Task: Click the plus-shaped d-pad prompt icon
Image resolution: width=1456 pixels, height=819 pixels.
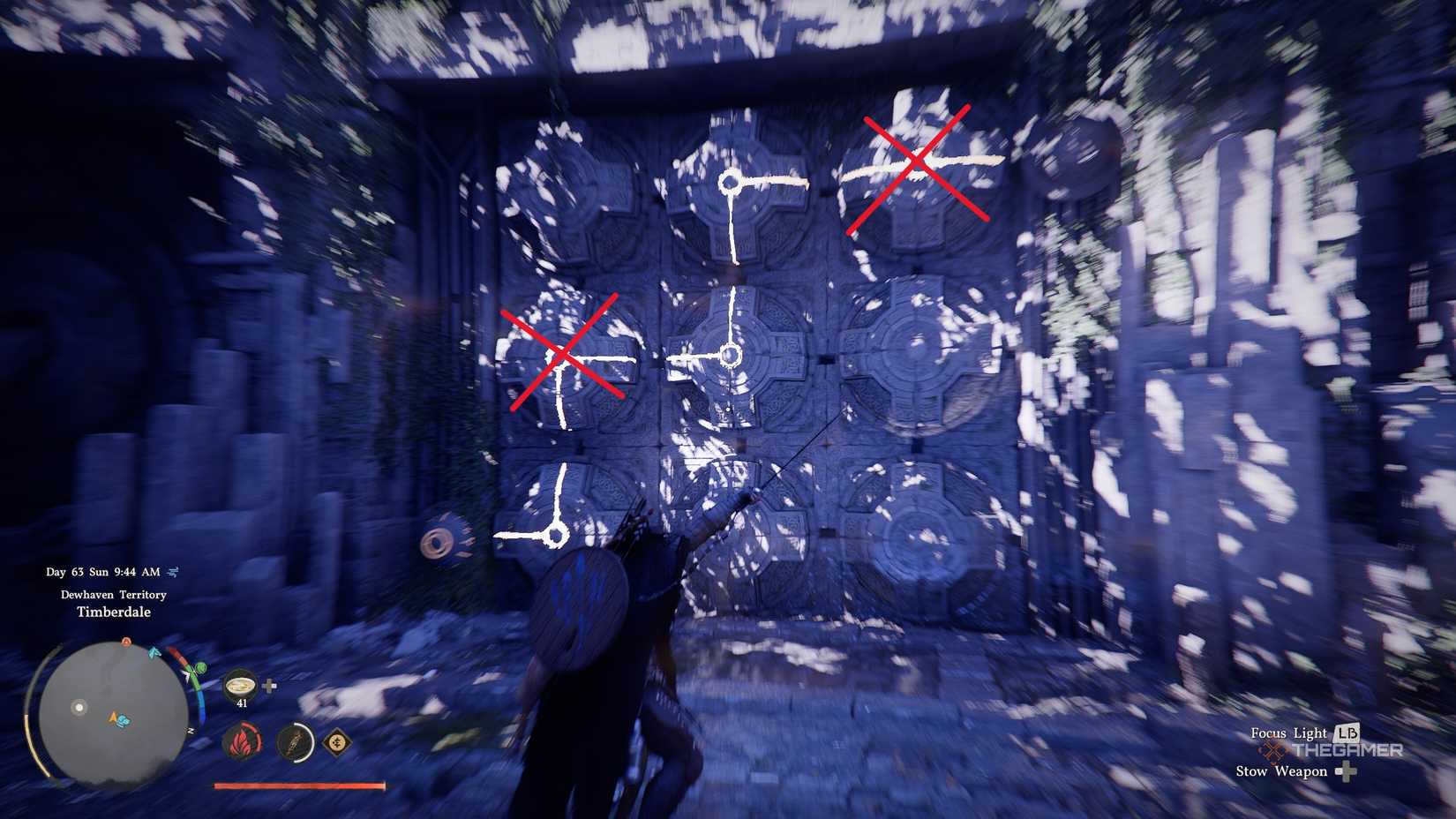Action: [1347, 772]
